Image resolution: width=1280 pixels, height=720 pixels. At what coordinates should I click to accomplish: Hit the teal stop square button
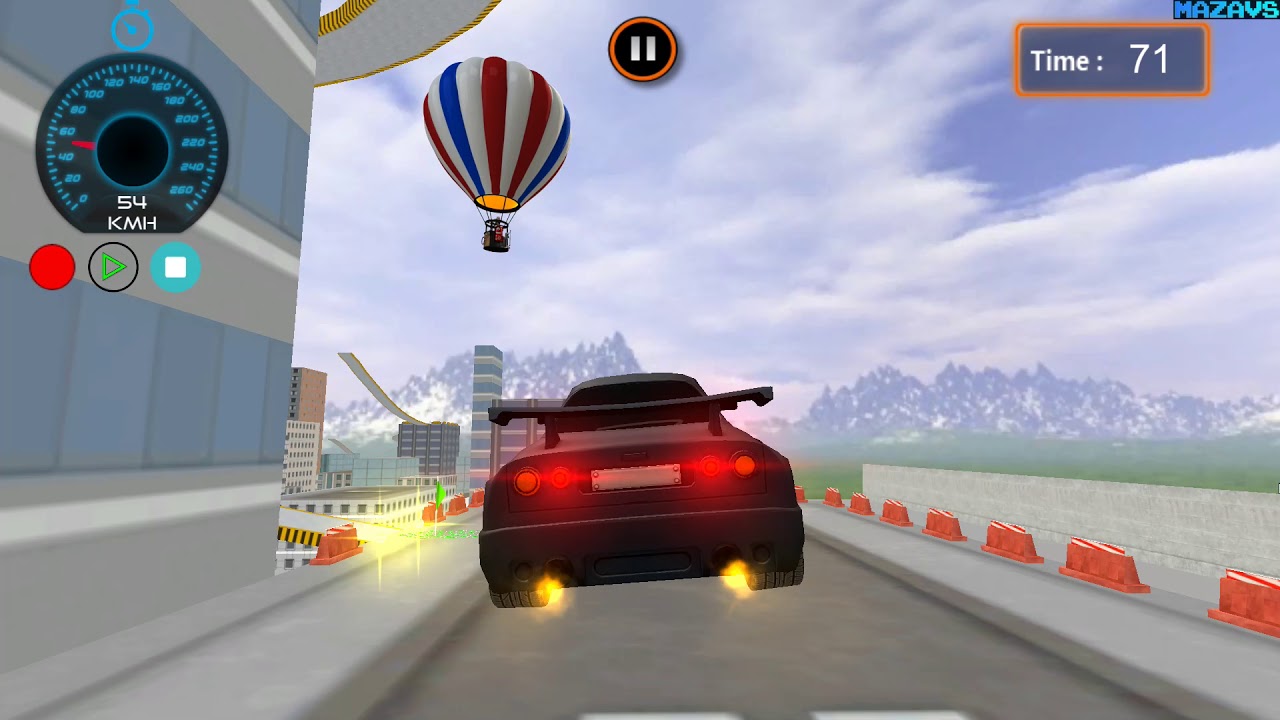[x=175, y=268]
